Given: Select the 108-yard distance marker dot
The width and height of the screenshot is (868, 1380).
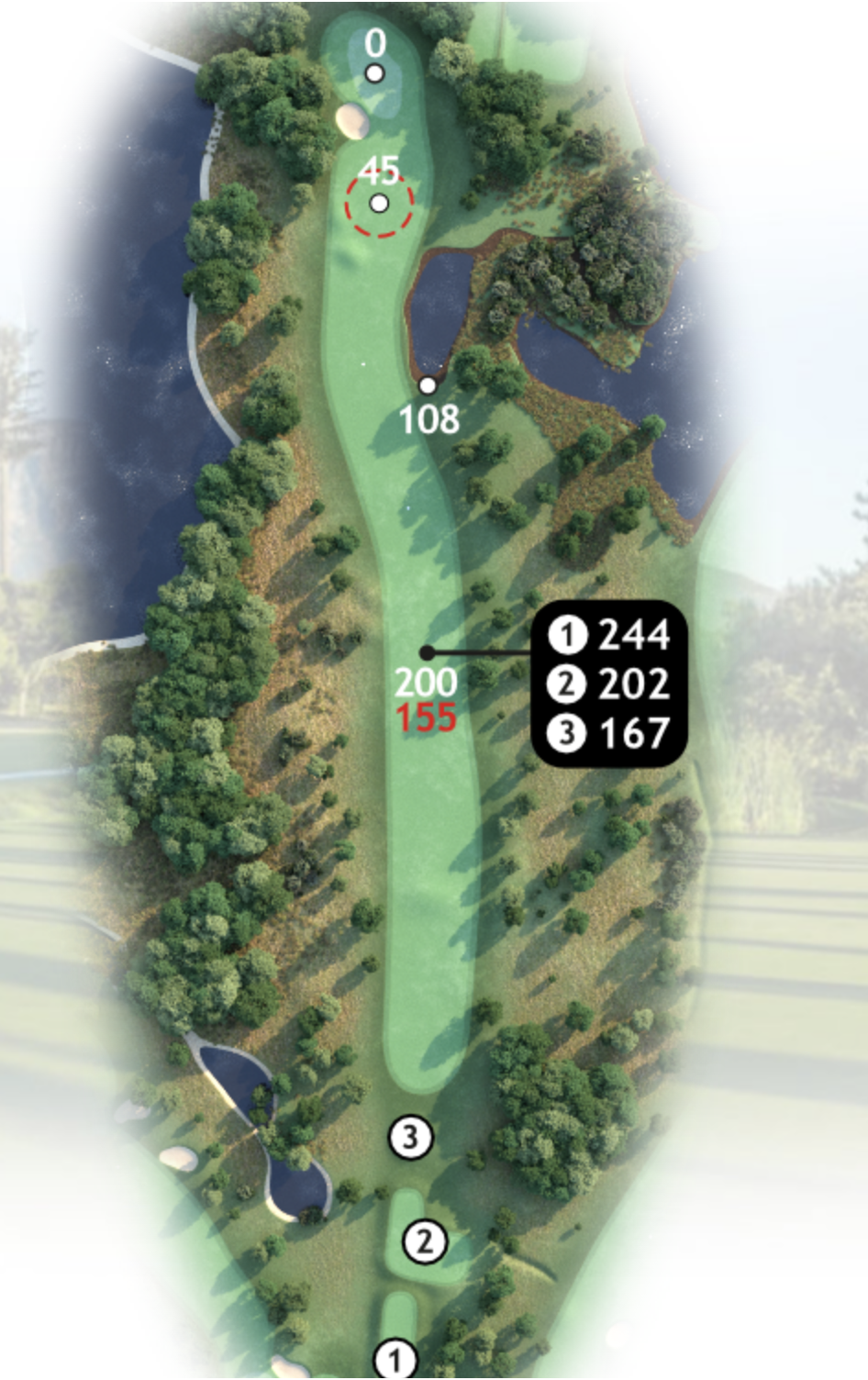Looking at the screenshot, I should point(428,385).
